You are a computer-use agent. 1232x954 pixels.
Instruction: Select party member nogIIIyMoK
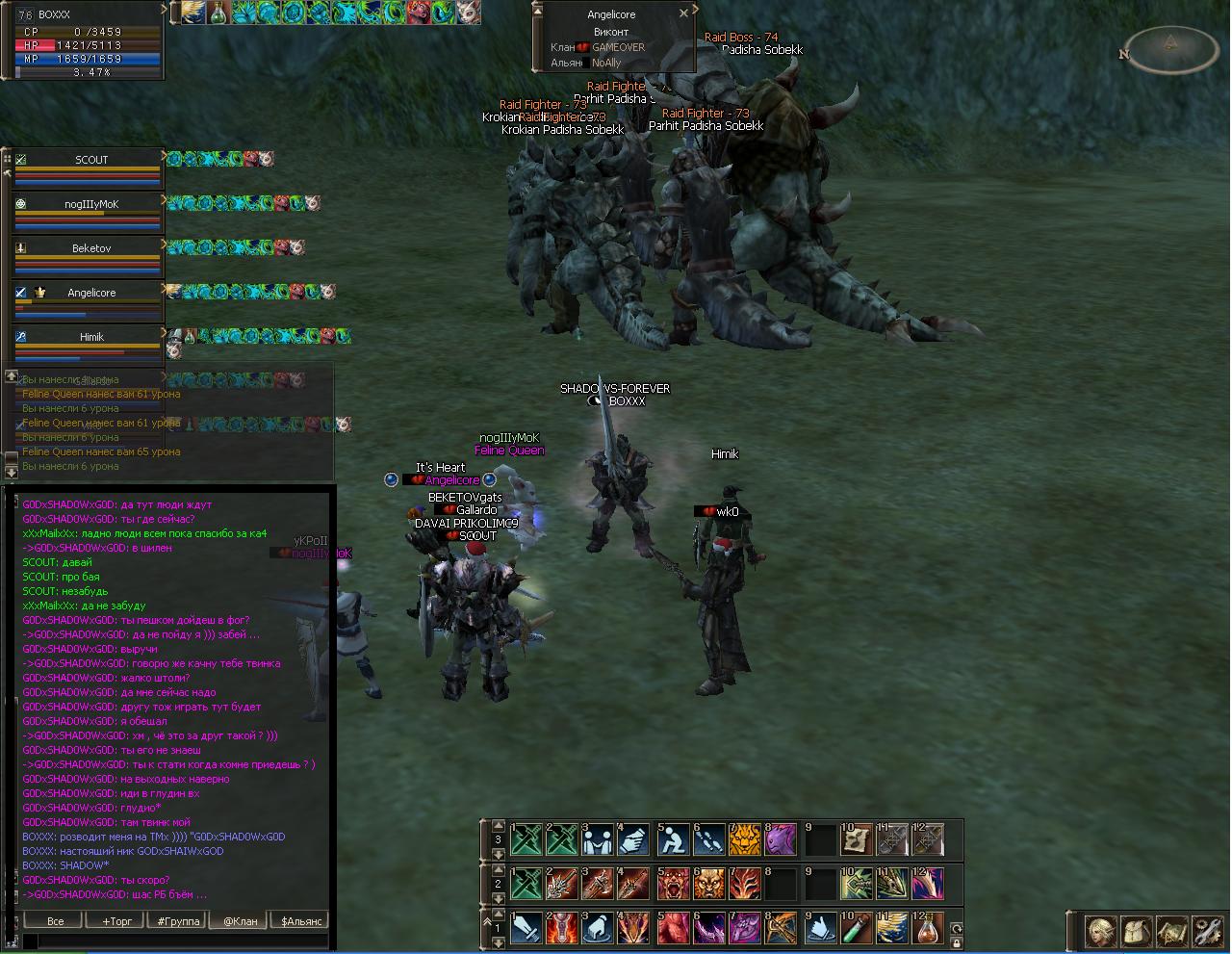tap(90, 205)
